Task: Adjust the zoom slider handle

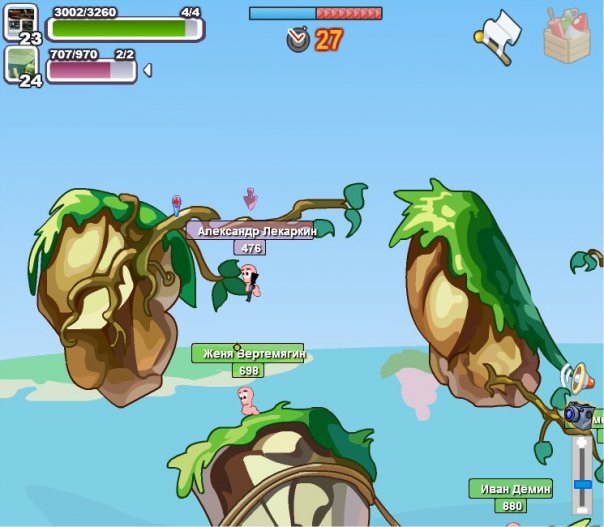Action: click(581, 484)
